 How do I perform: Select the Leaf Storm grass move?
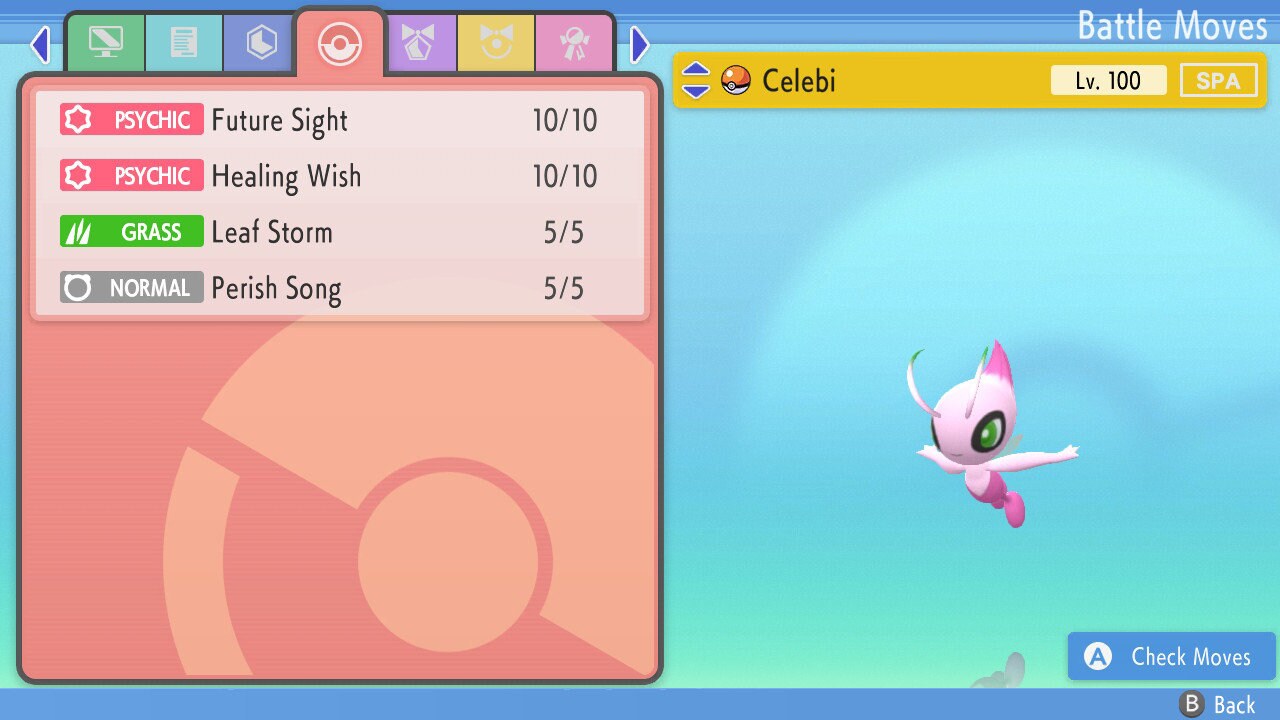click(x=340, y=232)
